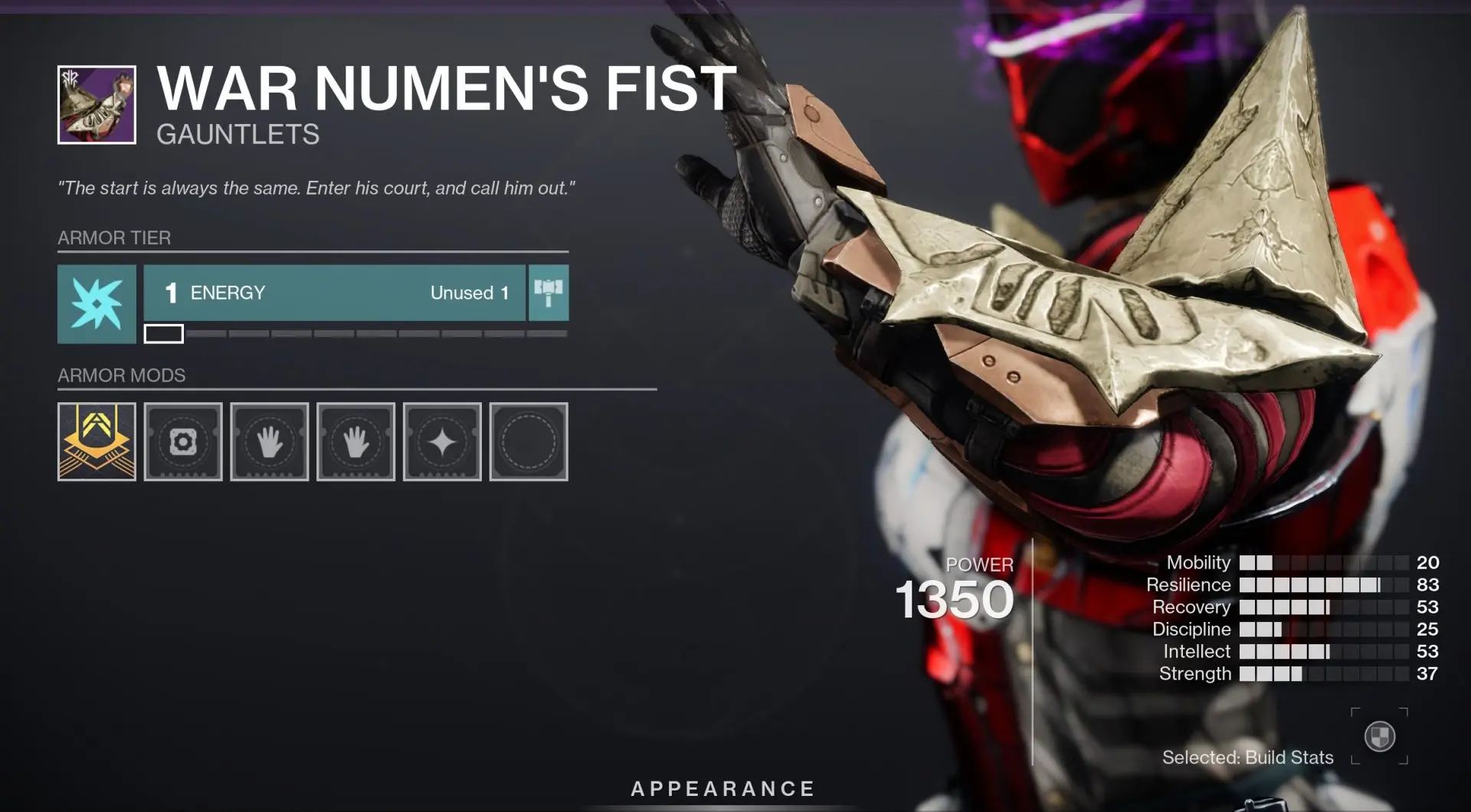This screenshot has width=1471, height=812.
Task: Open the general armor mod socket
Action: pyautogui.click(x=183, y=442)
